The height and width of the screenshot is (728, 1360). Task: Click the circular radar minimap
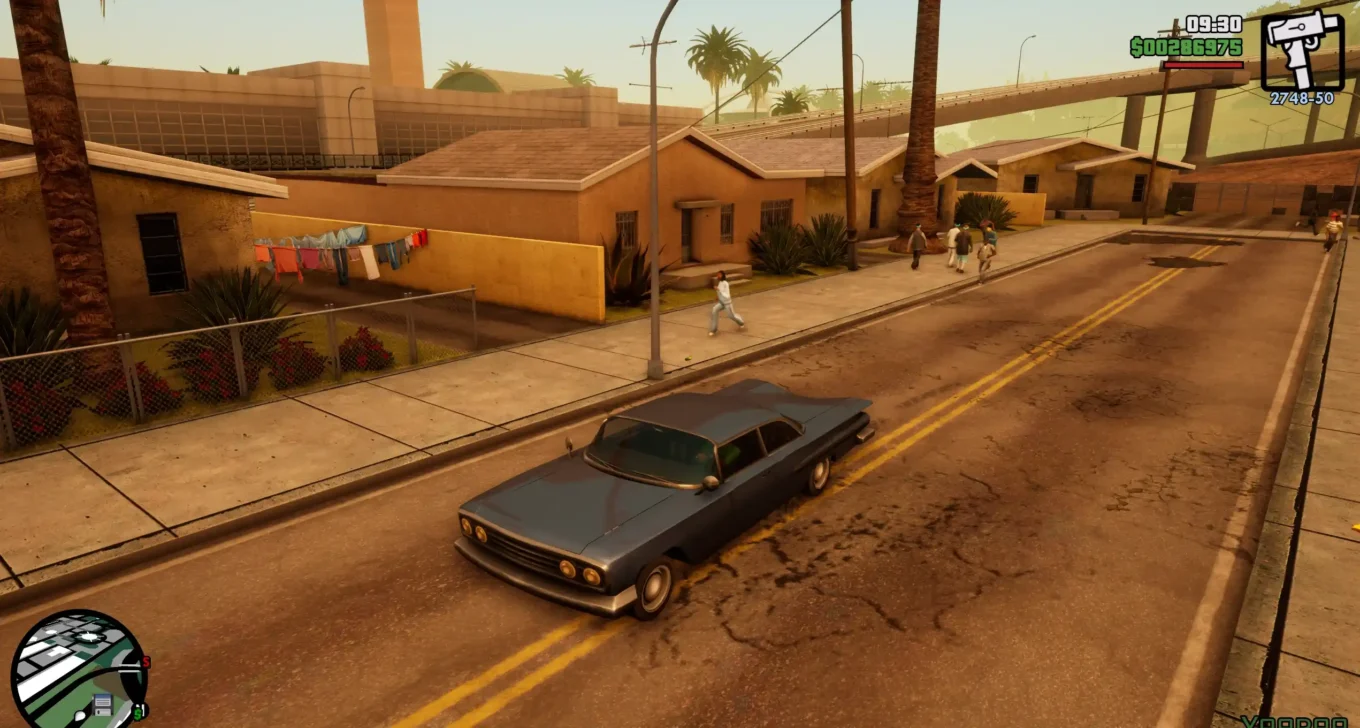click(x=78, y=670)
